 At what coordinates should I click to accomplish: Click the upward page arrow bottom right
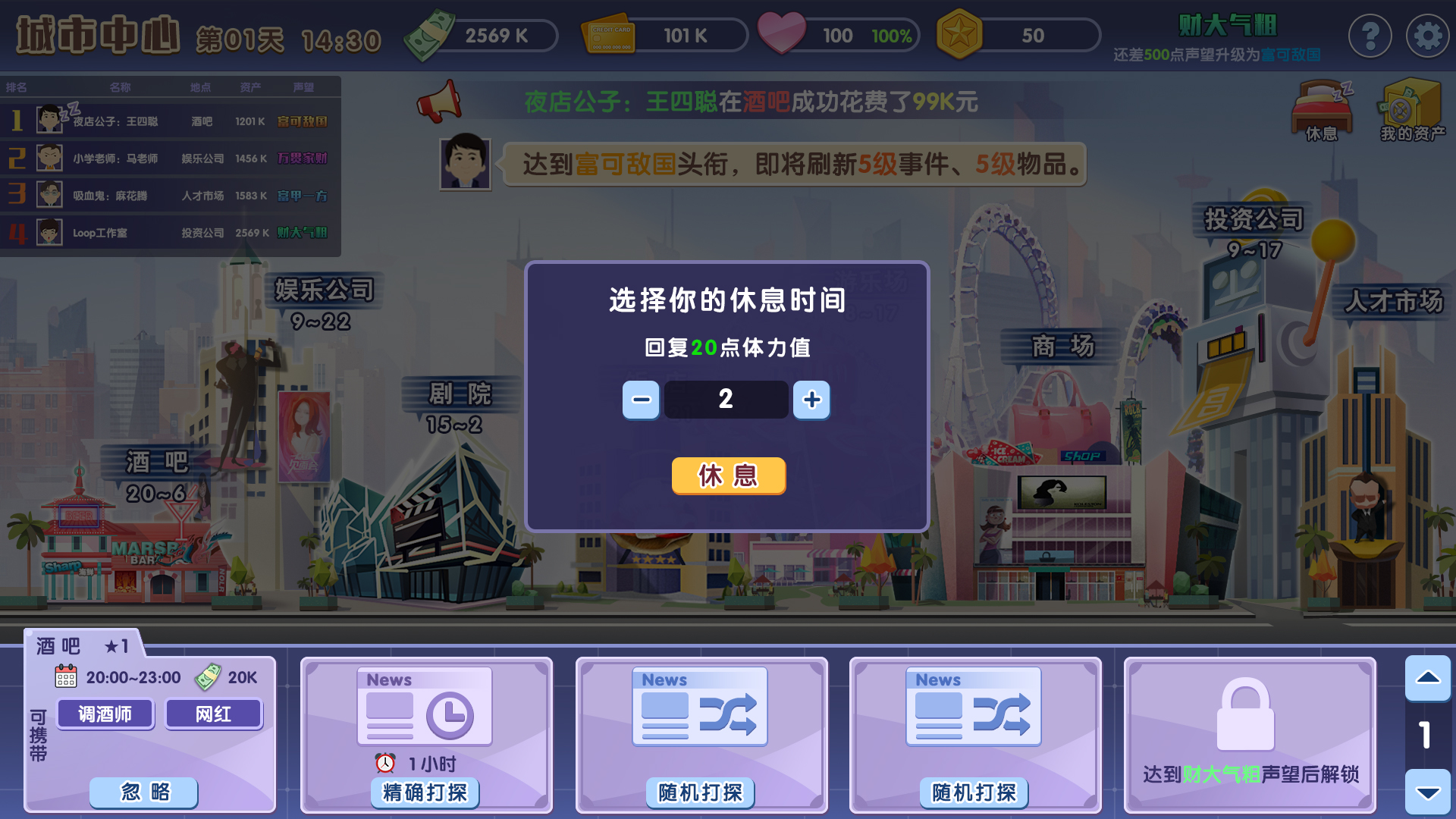1429,678
